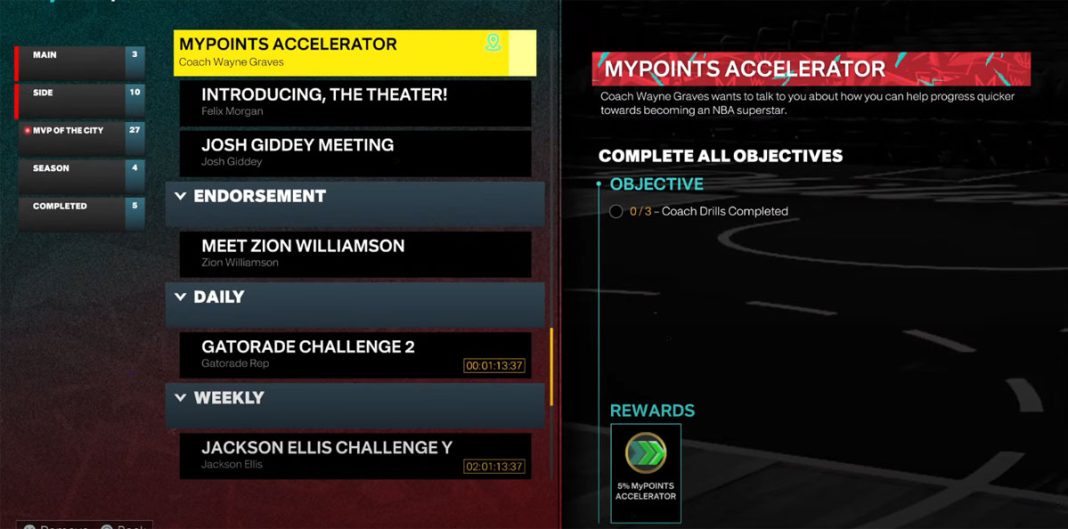Open the Gatorade Challenge 2 quest
Screen dimensions: 1068x529
click(x=355, y=354)
